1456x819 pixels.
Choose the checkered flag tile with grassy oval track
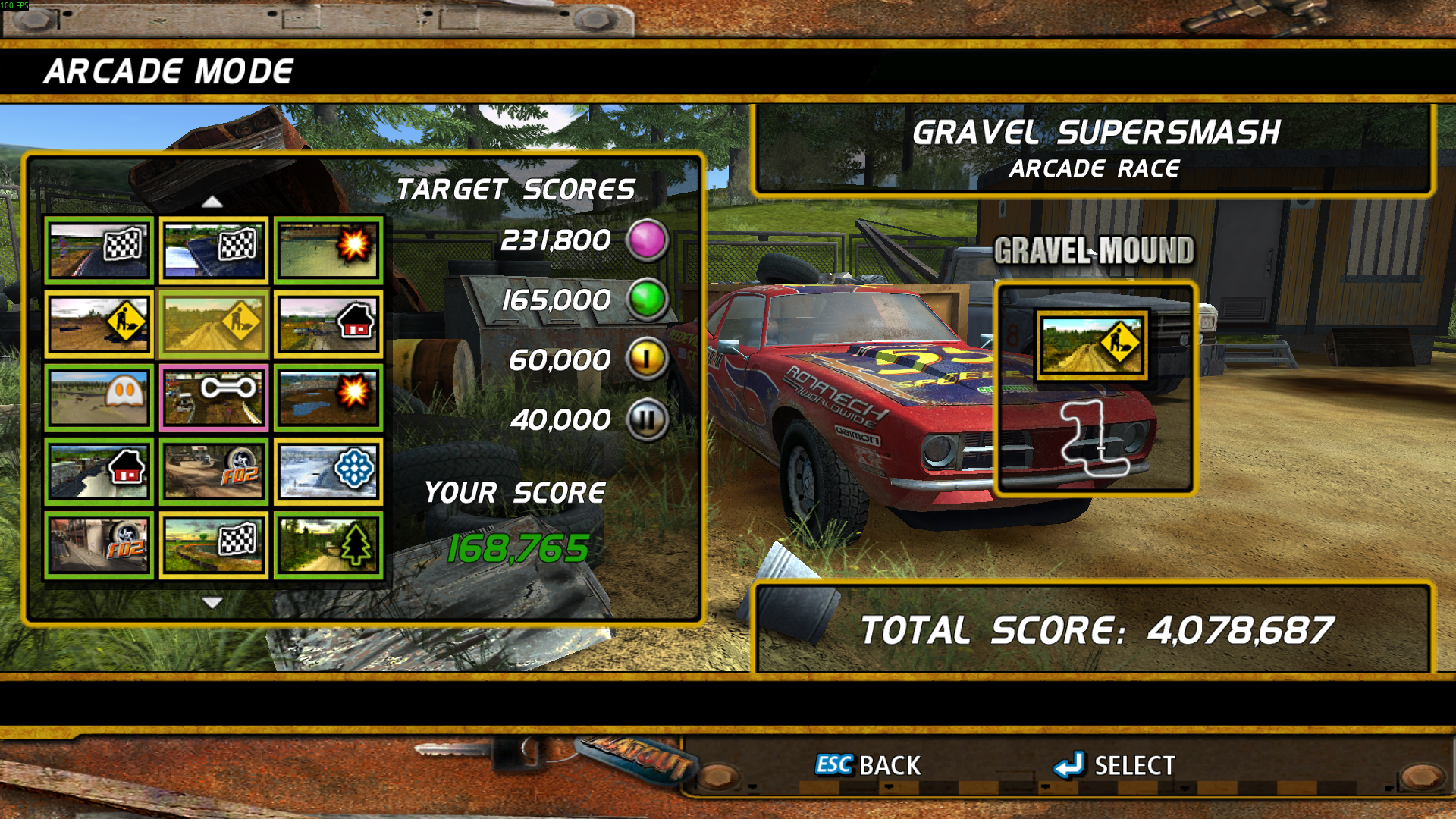[x=214, y=544]
